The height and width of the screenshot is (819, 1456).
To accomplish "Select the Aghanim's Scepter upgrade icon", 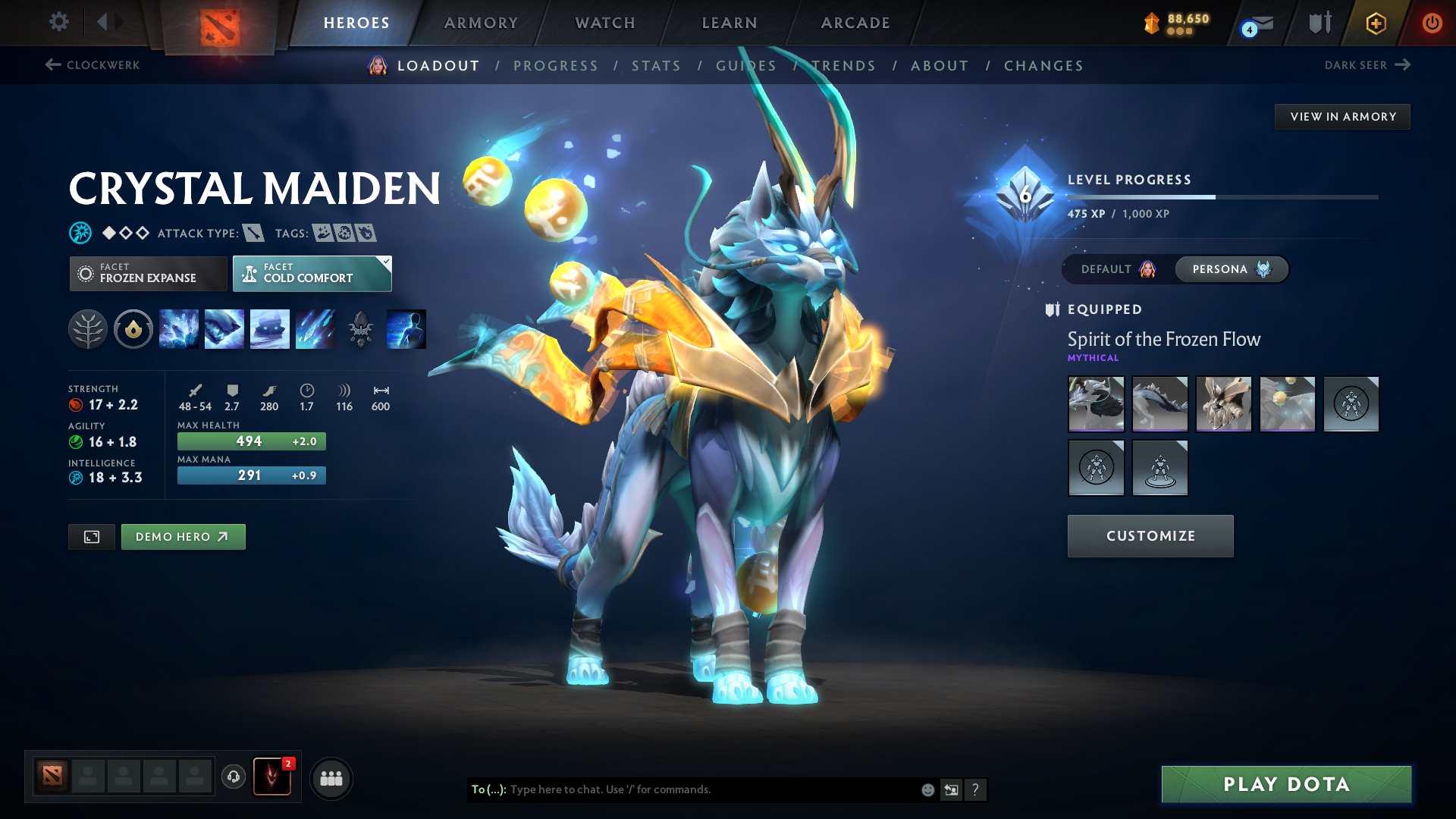I will 361,328.
